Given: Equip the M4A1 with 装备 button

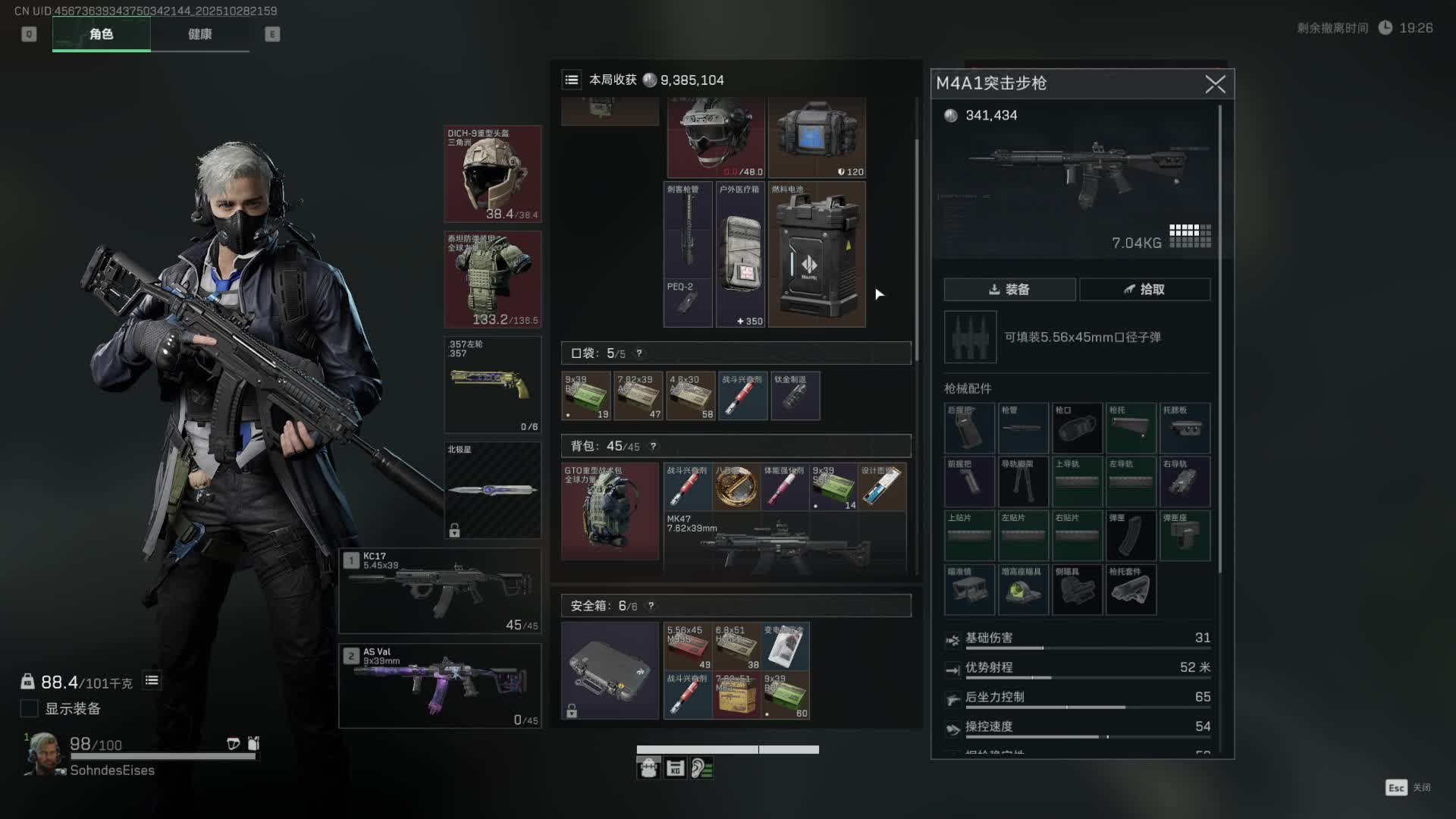Looking at the screenshot, I should click(1009, 290).
